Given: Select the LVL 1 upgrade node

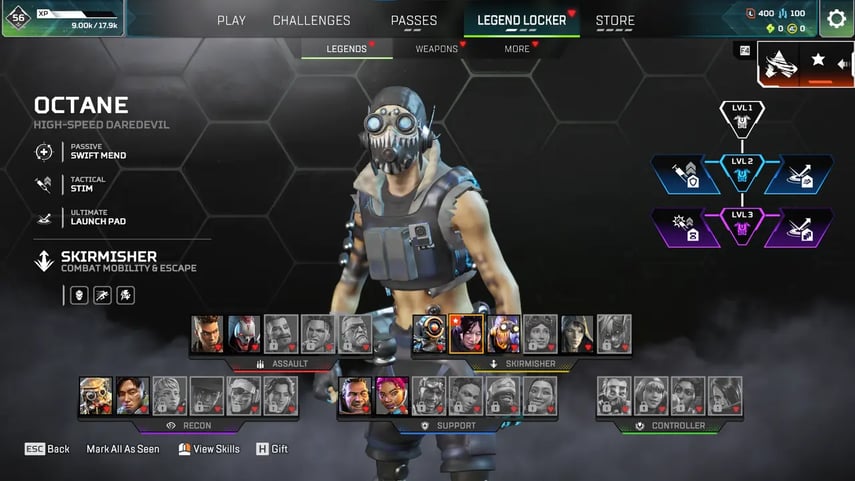Looking at the screenshot, I should tap(742, 115).
